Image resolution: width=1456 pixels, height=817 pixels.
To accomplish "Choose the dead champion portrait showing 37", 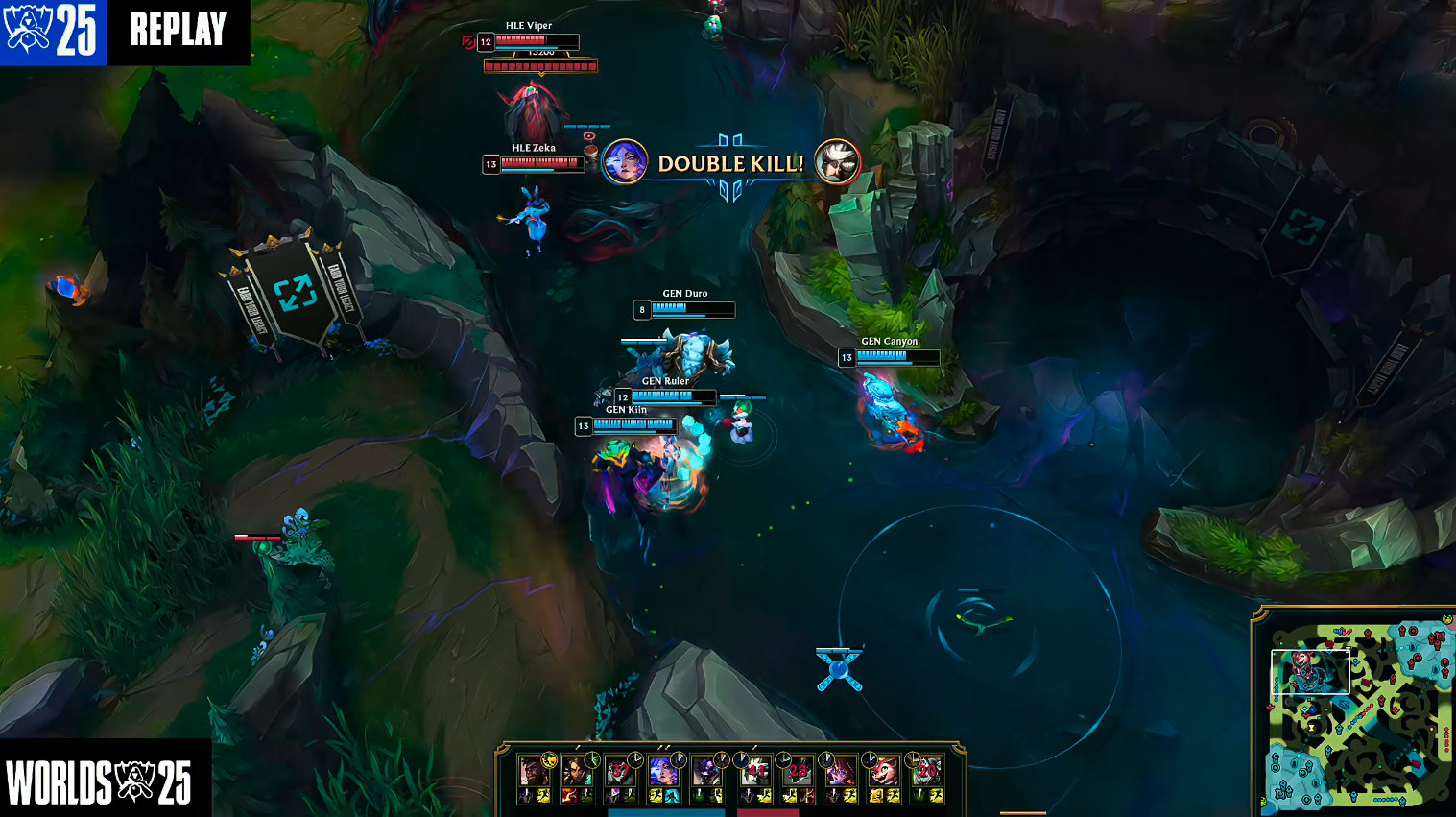I will (620, 771).
